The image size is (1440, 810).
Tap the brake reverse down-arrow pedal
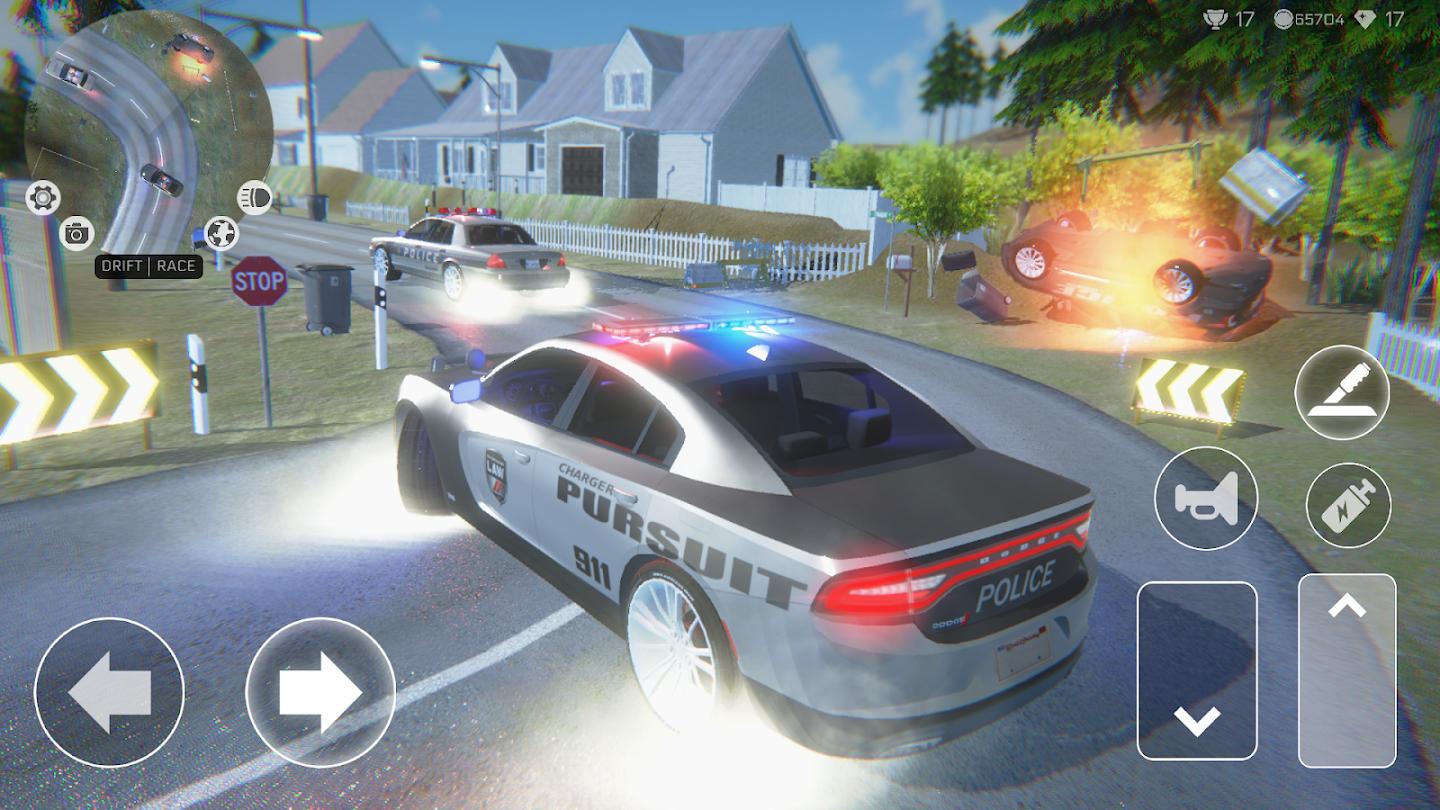pyautogui.click(x=1197, y=670)
